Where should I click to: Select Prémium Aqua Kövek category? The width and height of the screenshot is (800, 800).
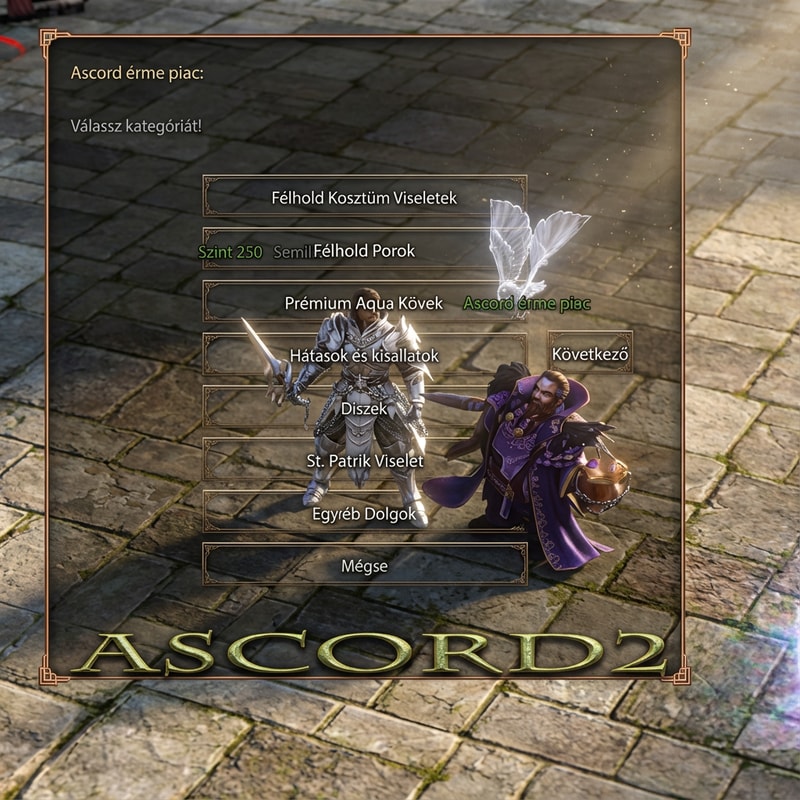[x=364, y=302]
